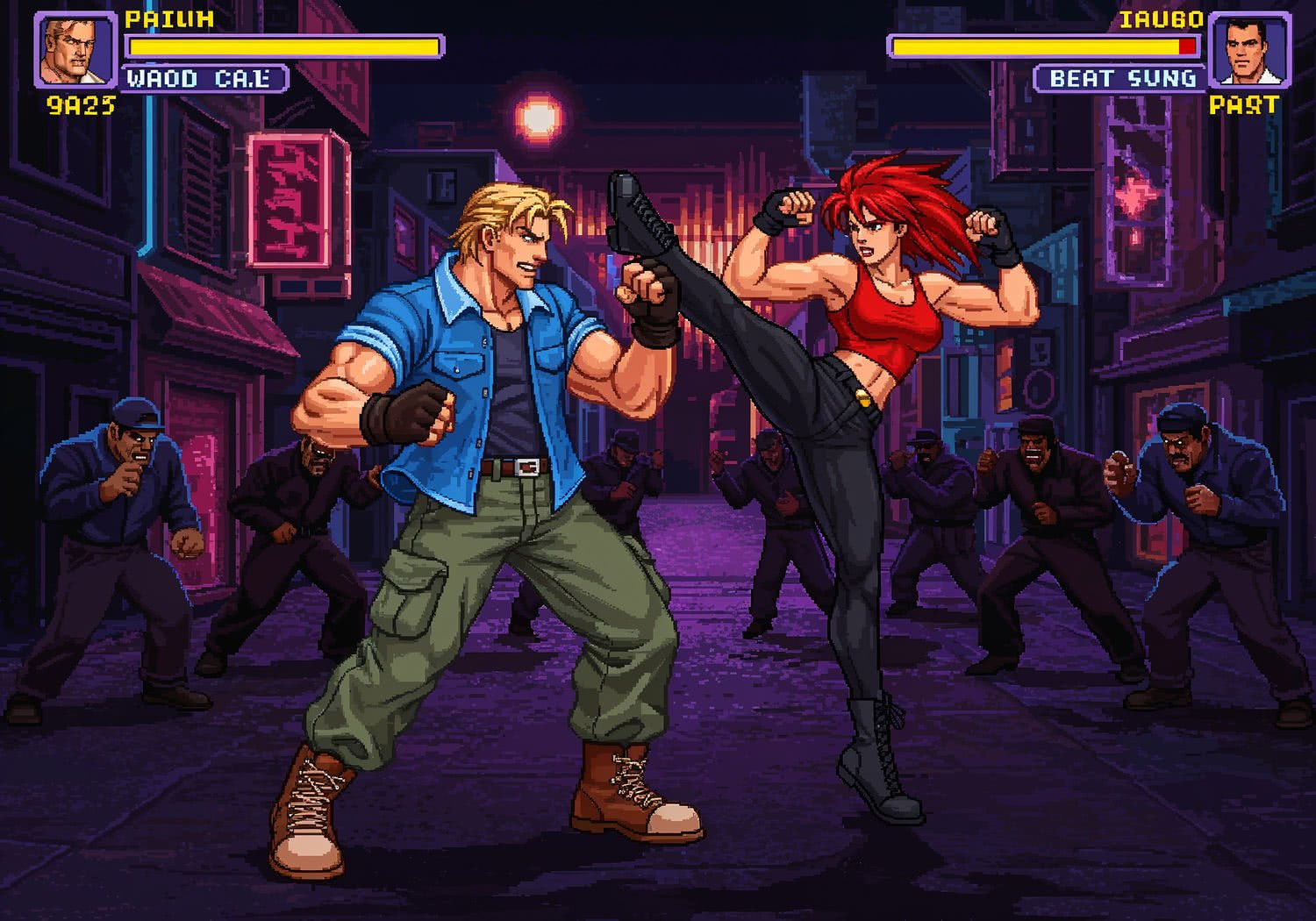Select IAUBO's fighter portrait icon
The image size is (1316, 921).
[x=1249, y=48]
